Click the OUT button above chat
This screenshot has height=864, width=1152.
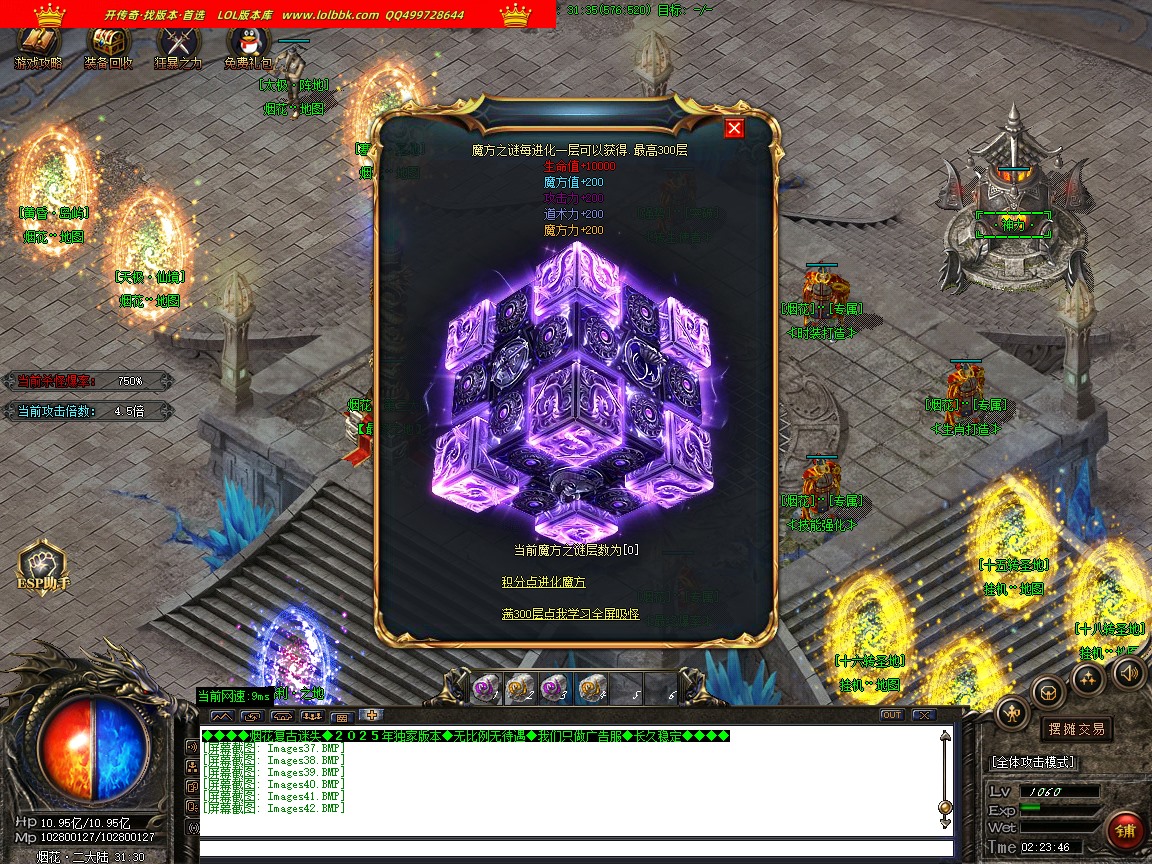tap(891, 715)
